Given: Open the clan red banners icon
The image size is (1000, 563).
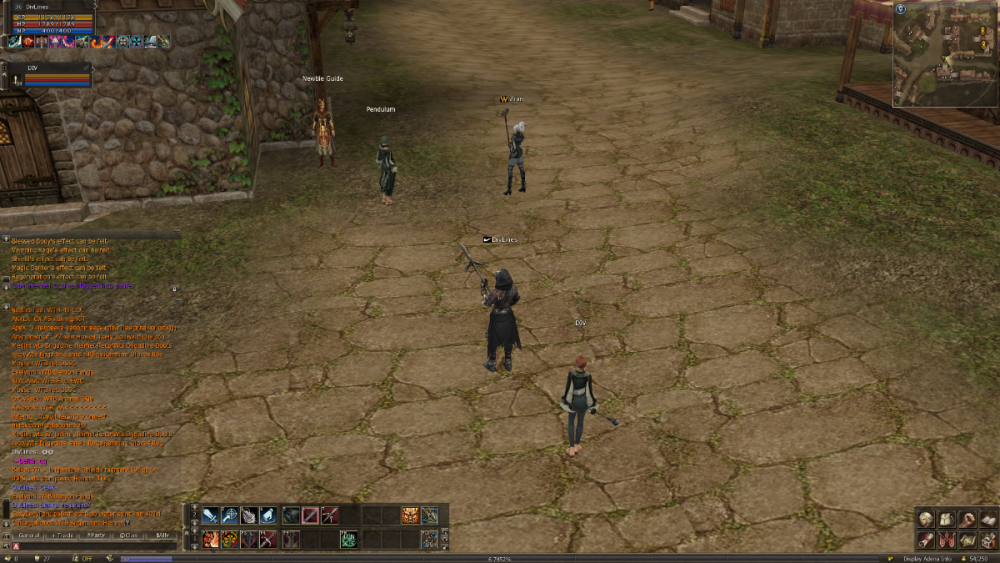Looking at the screenshot, I should (x=946, y=540).
